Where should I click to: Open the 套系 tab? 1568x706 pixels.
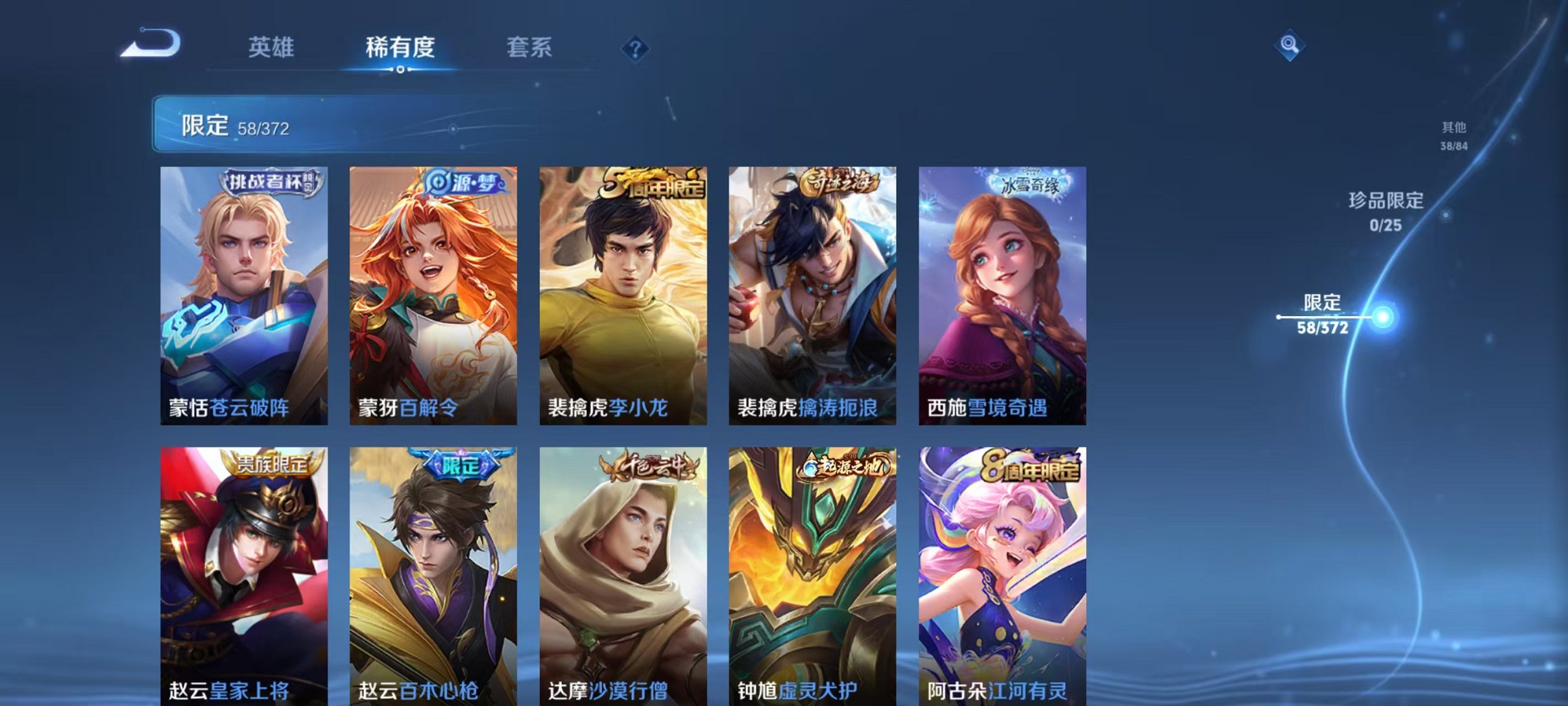(x=529, y=48)
